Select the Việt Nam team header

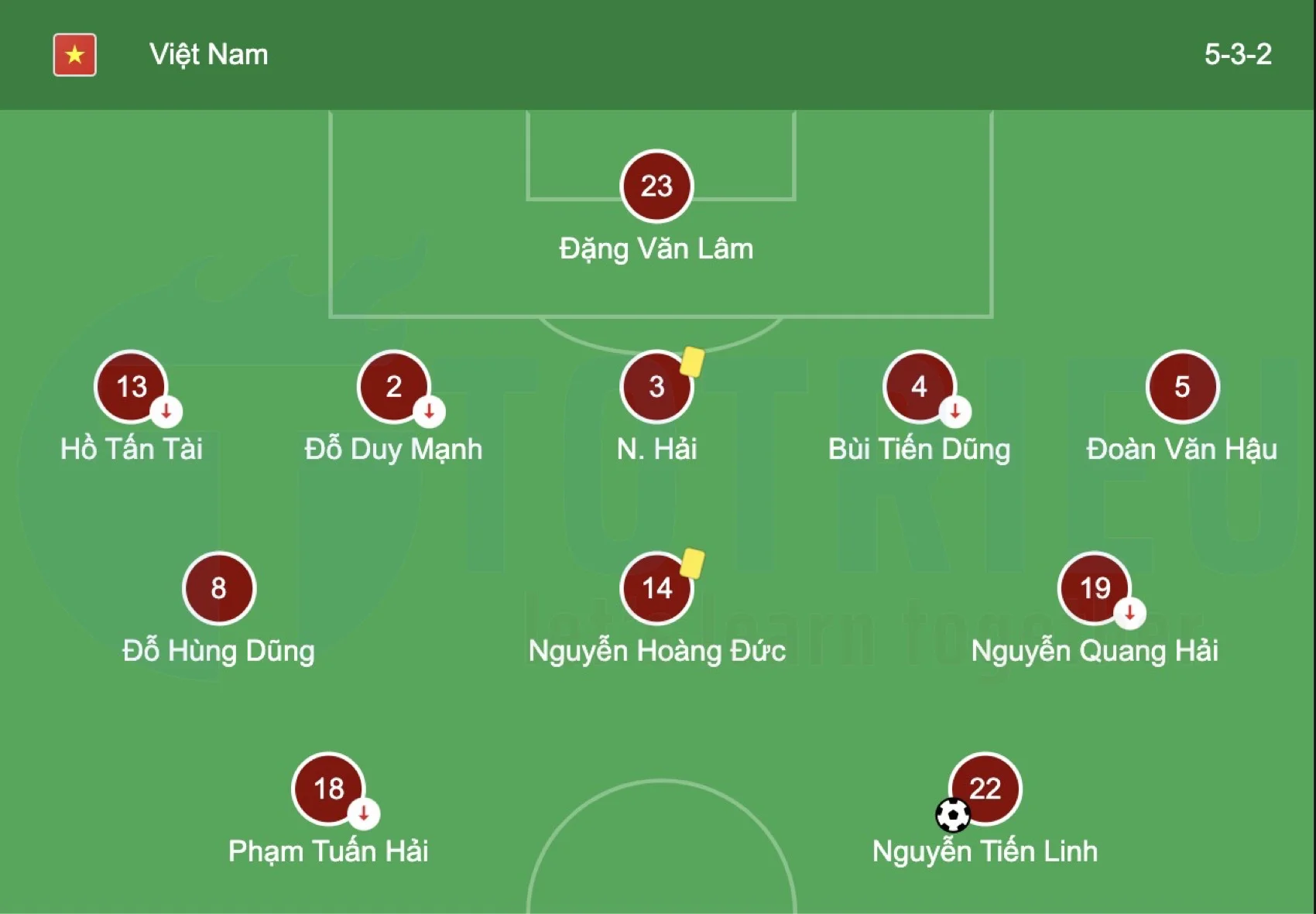click(x=207, y=54)
